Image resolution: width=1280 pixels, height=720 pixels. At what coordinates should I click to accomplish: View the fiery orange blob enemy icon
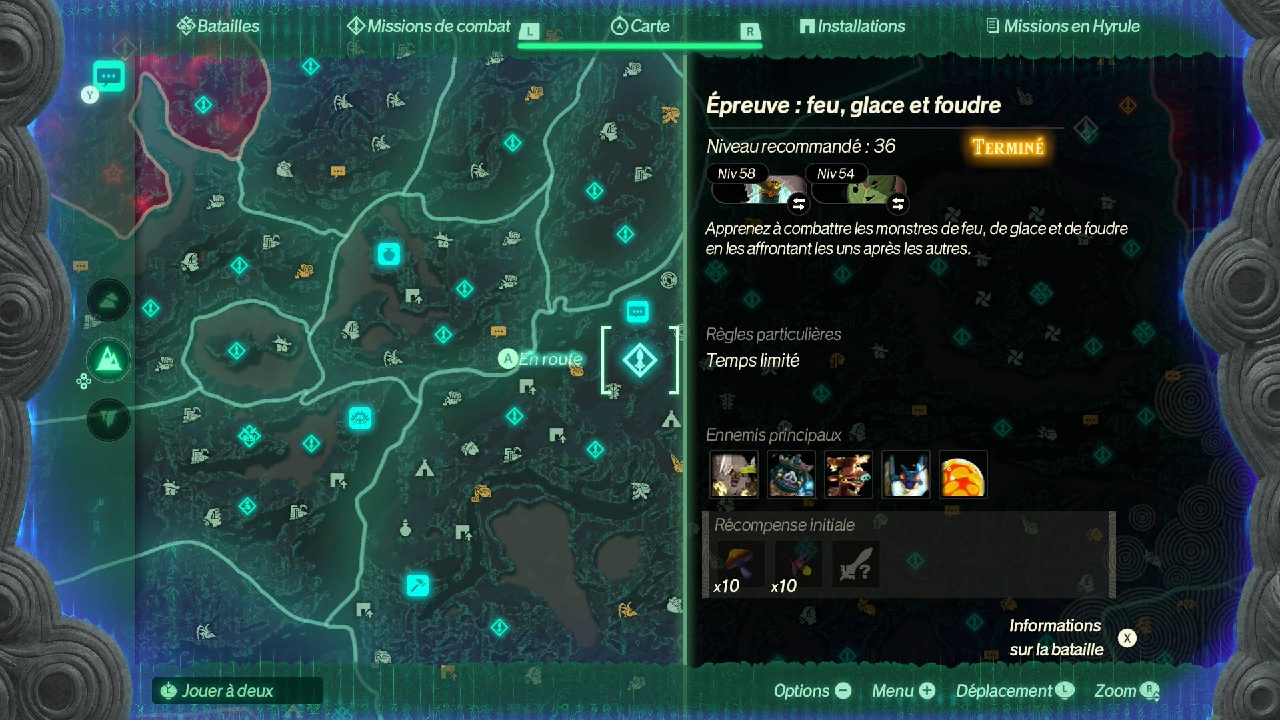[963, 474]
